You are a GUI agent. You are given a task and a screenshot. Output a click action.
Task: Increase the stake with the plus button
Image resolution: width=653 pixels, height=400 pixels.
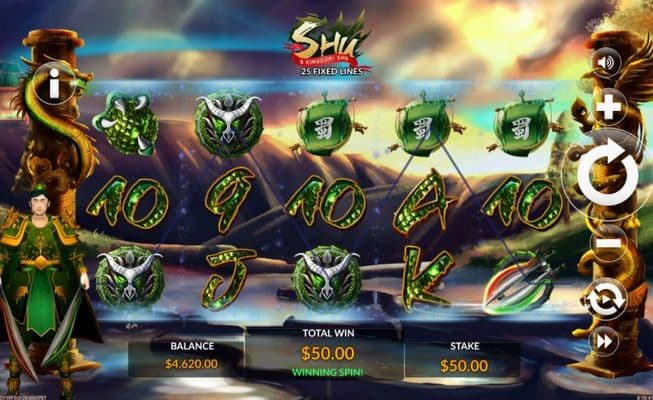pyautogui.click(x=608, y=107)
